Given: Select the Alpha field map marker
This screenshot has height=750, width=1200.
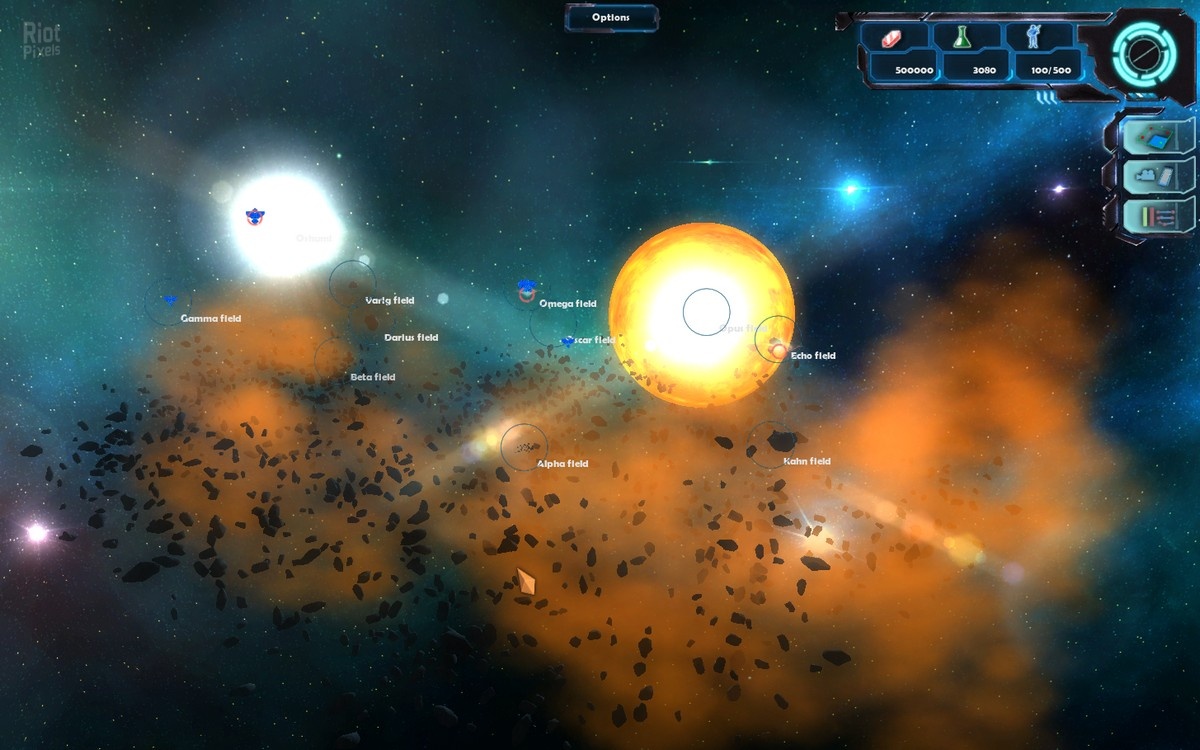Looking at the screenshot, I should click(524, 447).
